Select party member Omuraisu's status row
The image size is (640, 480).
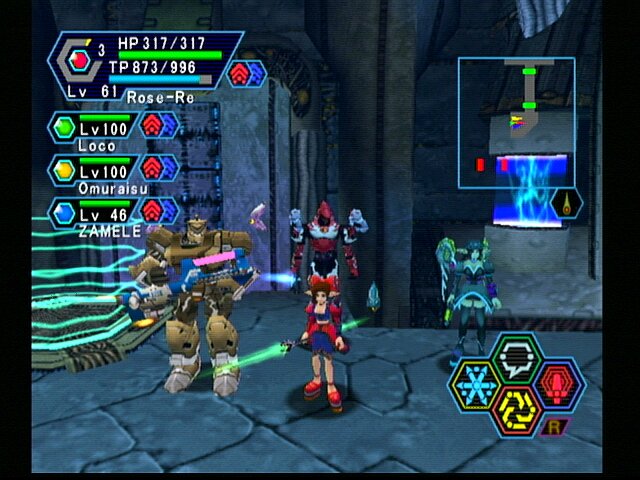point(113,171)
